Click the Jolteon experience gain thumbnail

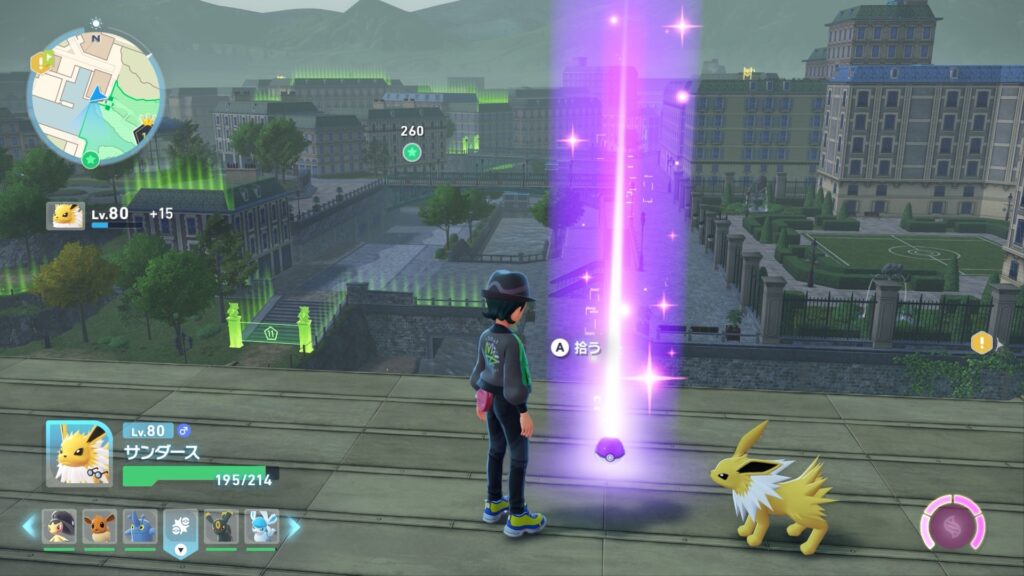tap(65, 216)
